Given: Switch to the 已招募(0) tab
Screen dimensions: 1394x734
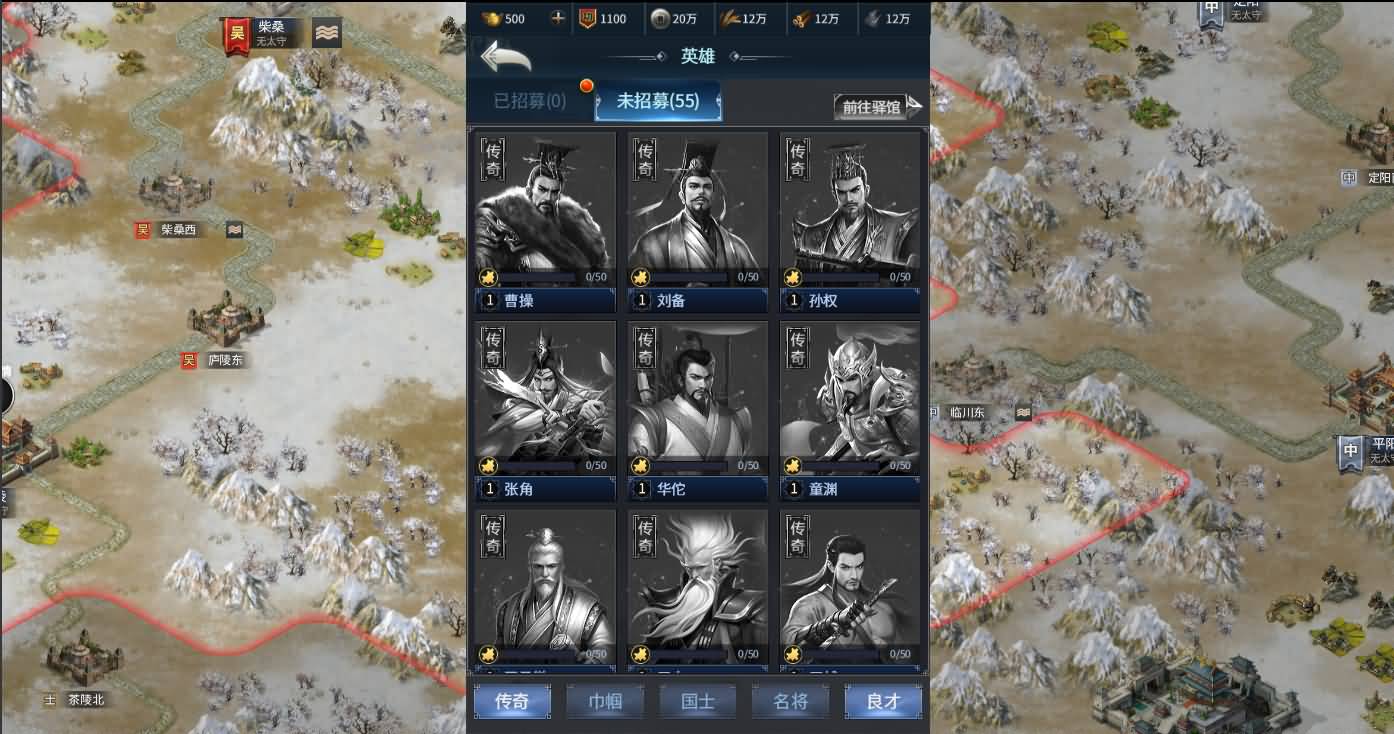Looking at the screenshot, I should 529,102.
